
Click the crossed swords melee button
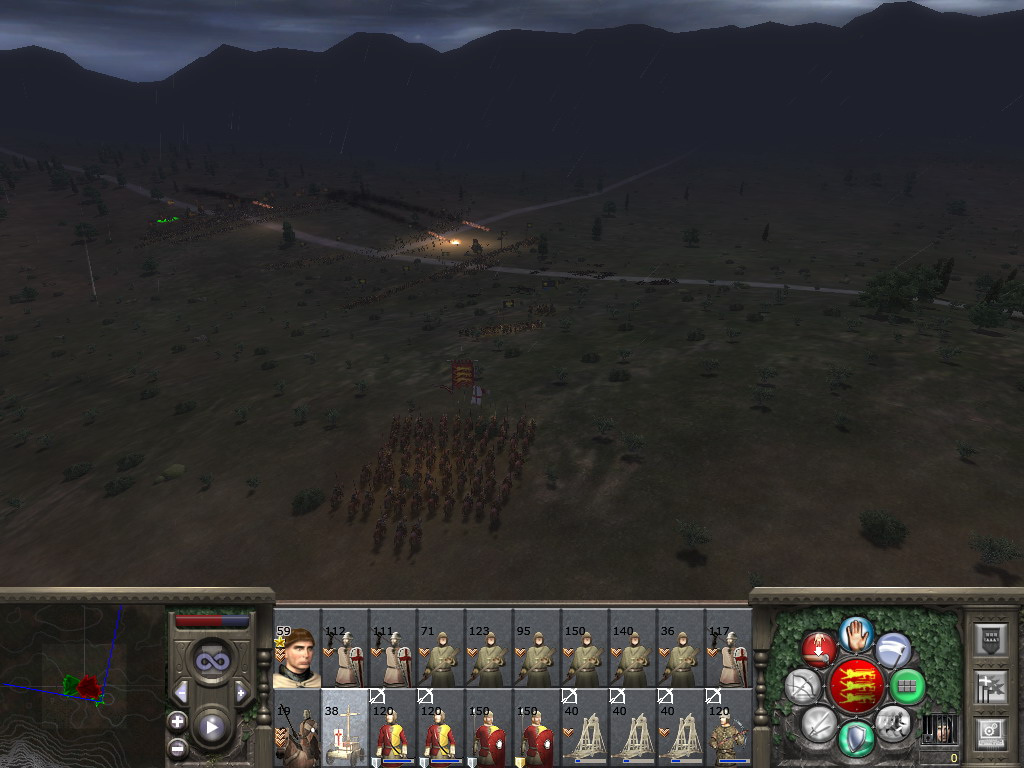pyautogui.click(x=819, y=722)
